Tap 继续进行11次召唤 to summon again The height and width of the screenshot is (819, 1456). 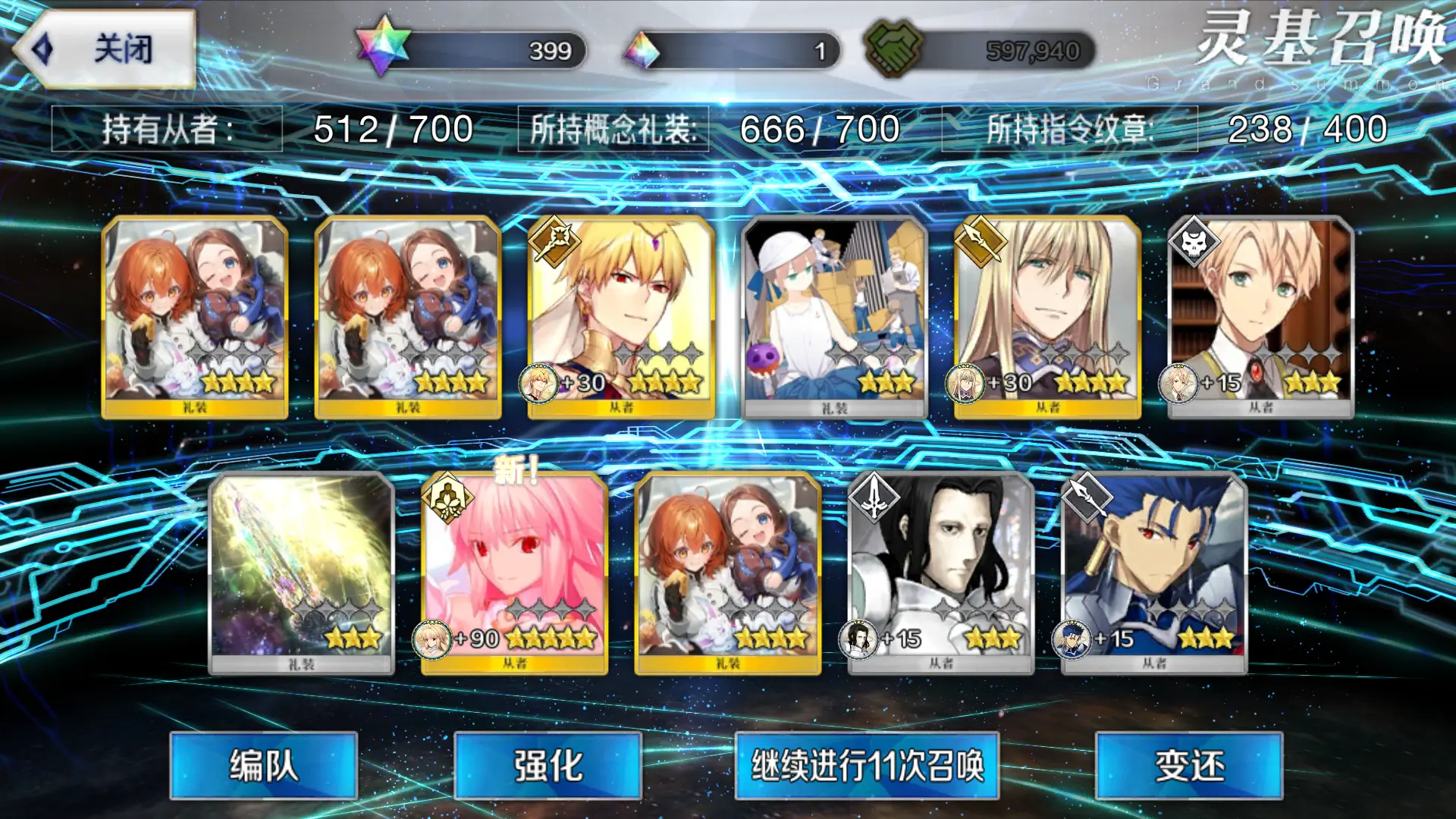click(x=867, y=765)
